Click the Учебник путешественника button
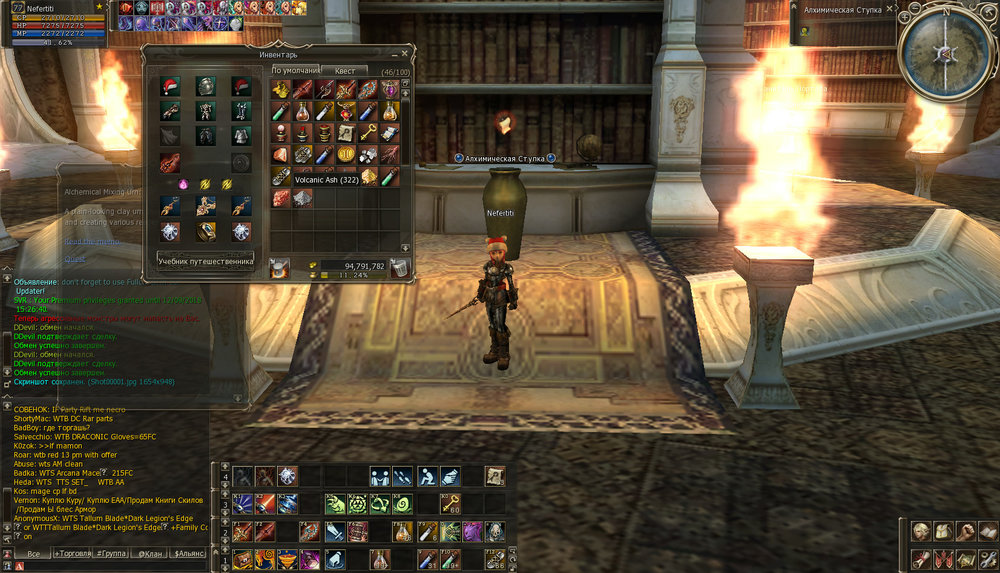 pyautogui.click(x=206, y=261)
